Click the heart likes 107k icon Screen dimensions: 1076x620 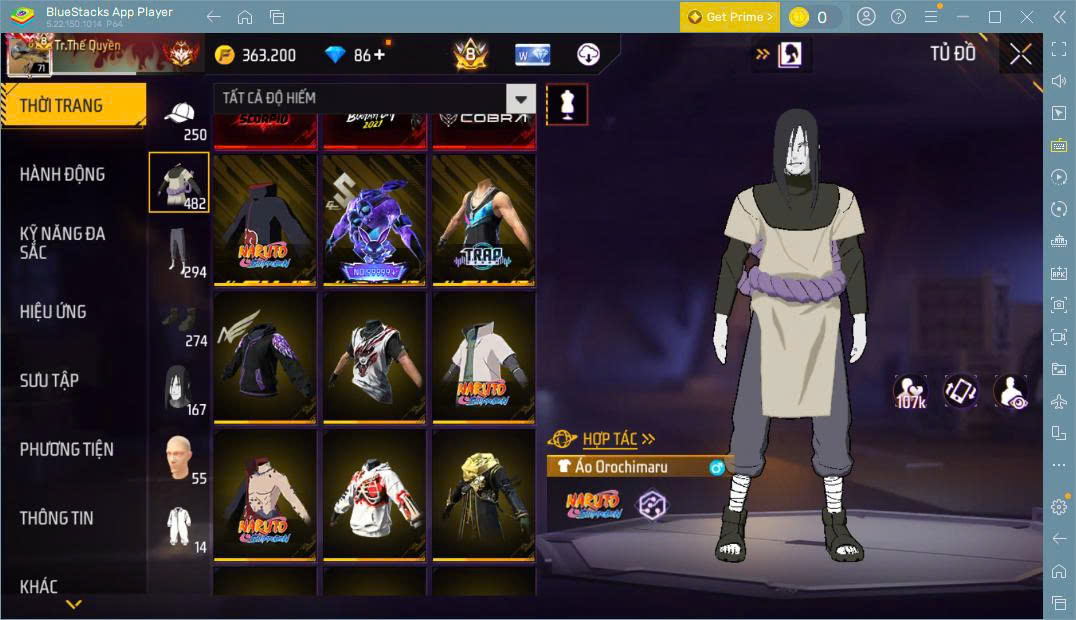coord(909,391)
